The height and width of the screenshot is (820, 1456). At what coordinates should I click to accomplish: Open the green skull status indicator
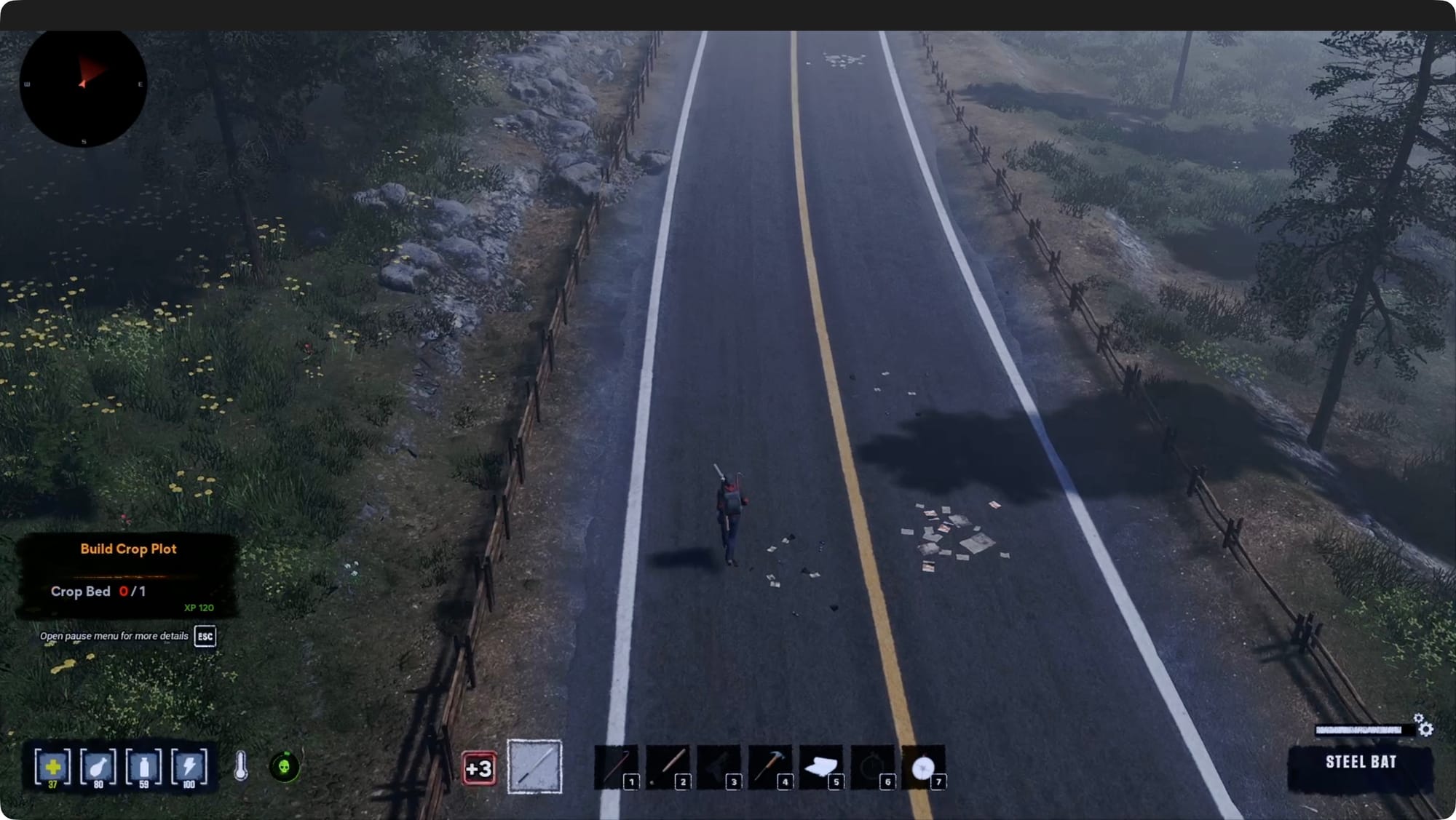tap(285, 766)
